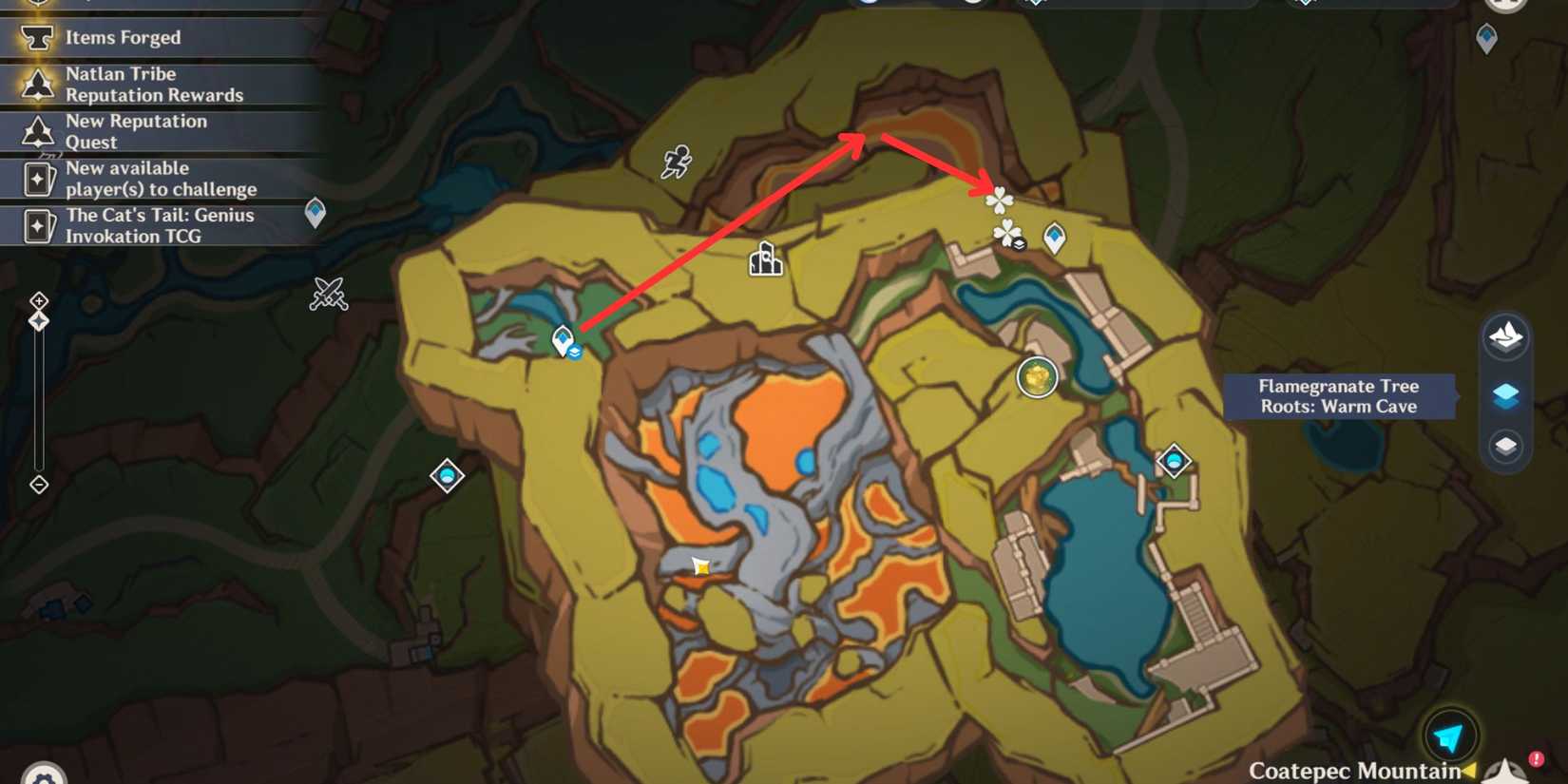Open The Cat's Tail: Genius Invokation TCG entry
This screenshot has height=784, width=1568.
click(160, 225)
